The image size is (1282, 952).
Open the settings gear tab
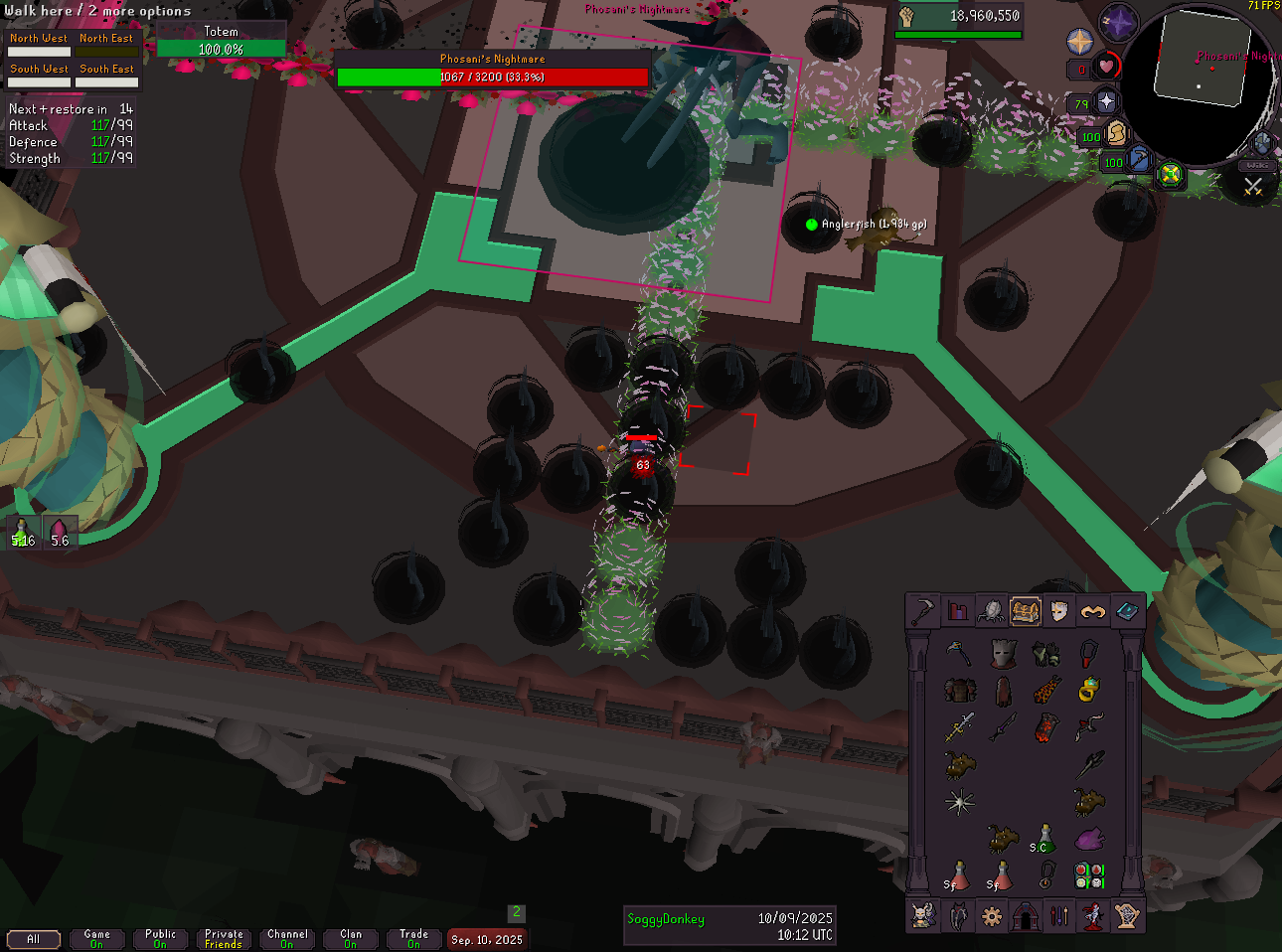click(991, 916)
